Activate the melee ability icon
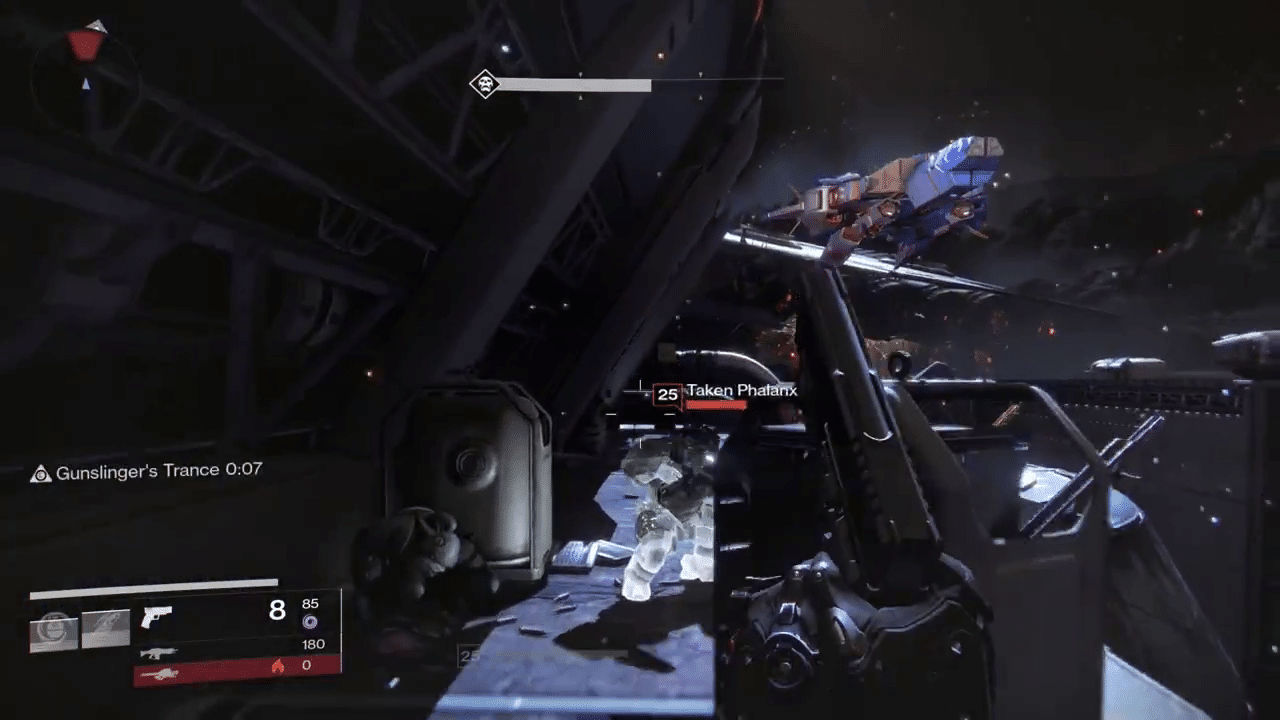 106,629
